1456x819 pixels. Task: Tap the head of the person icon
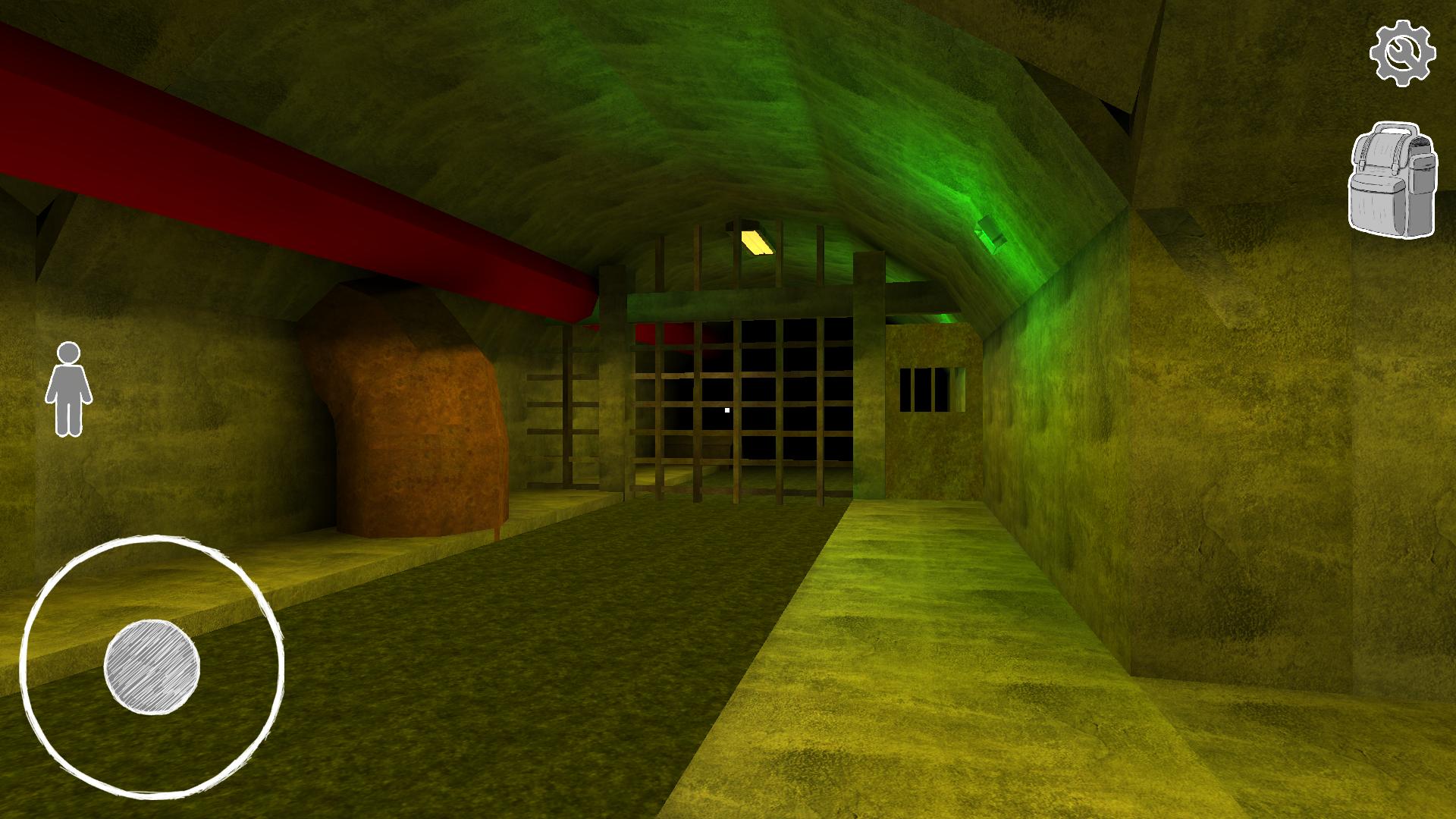(69, 353)
